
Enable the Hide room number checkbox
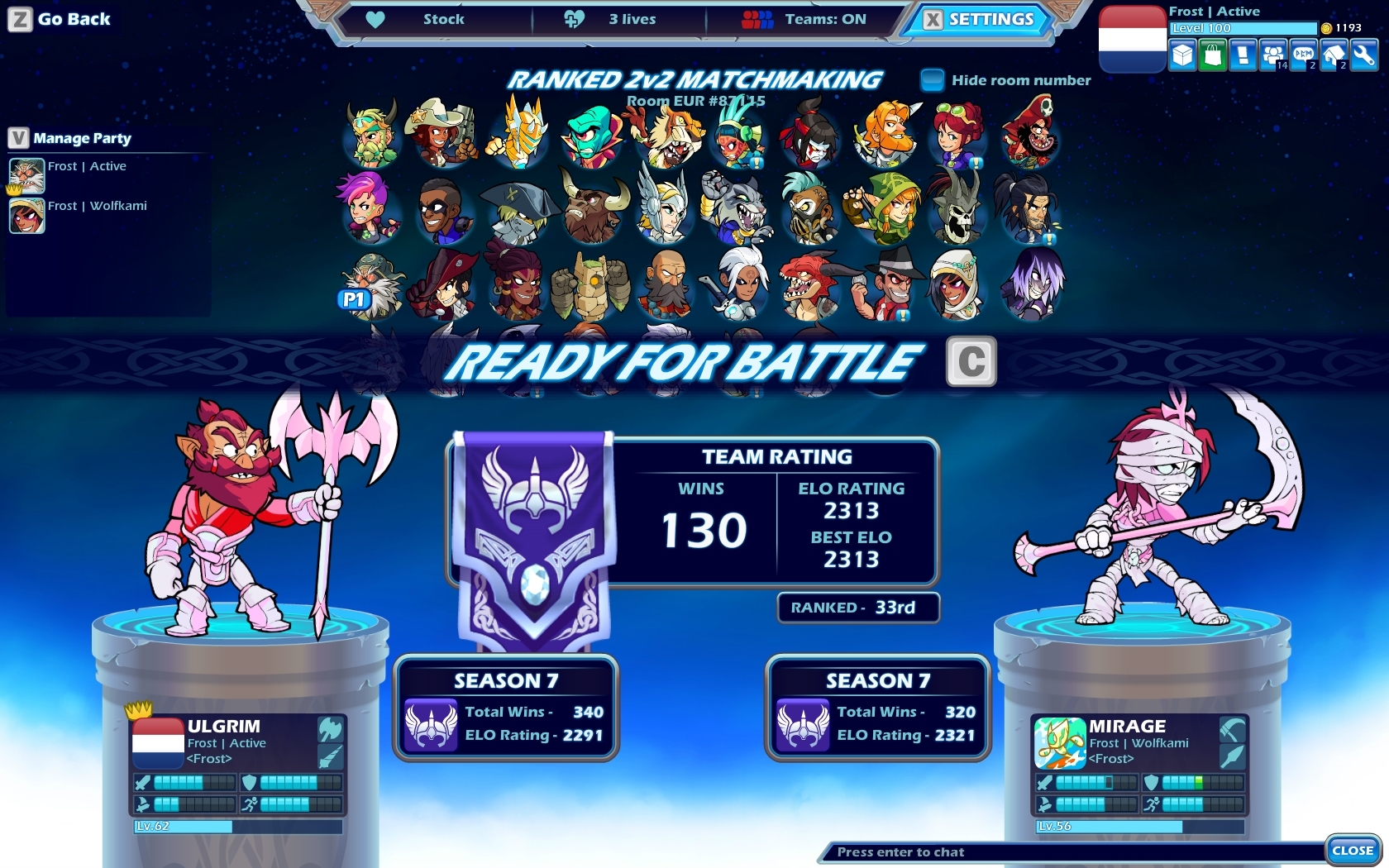[933, 79]
